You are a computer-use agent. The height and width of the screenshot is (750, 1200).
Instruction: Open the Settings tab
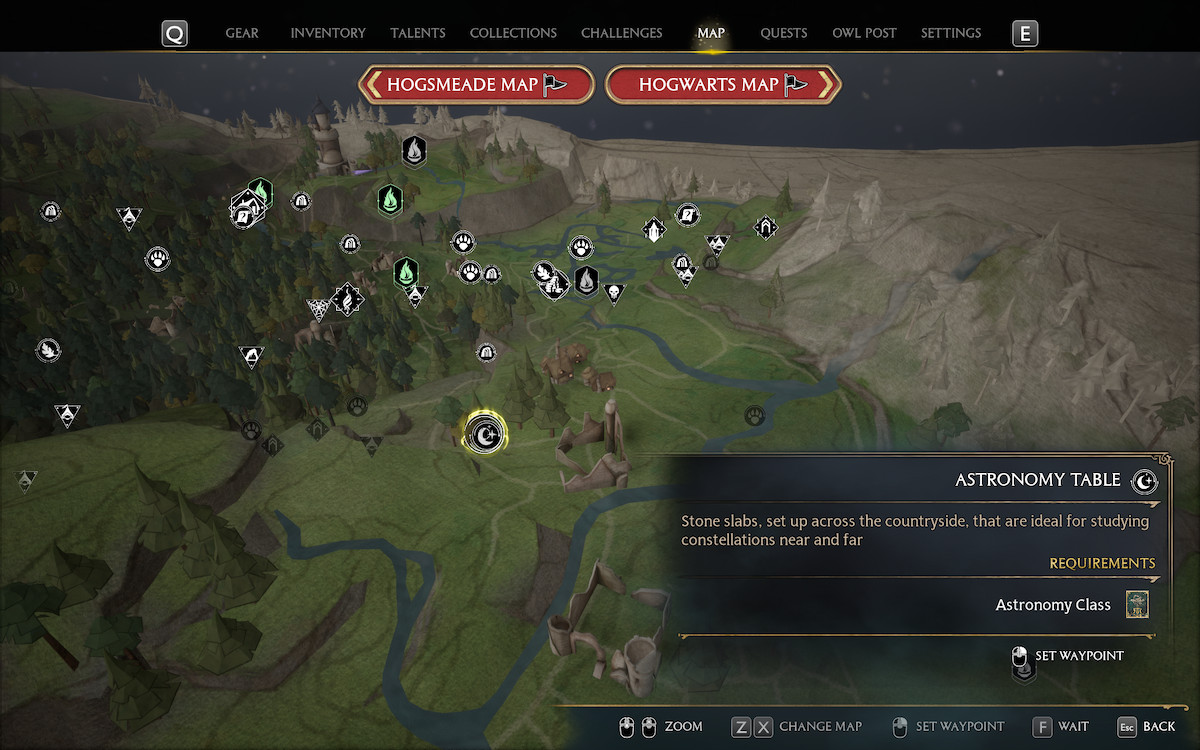[950, 33]
